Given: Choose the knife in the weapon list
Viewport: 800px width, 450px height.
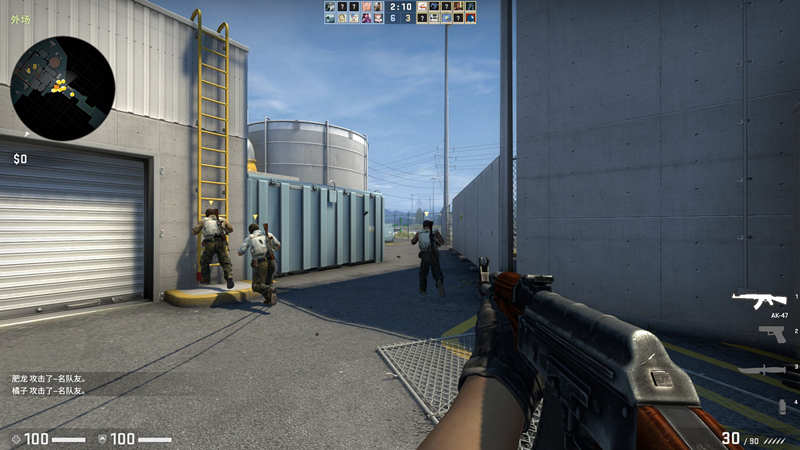Looking at the screenshot, I should [765, 370].
